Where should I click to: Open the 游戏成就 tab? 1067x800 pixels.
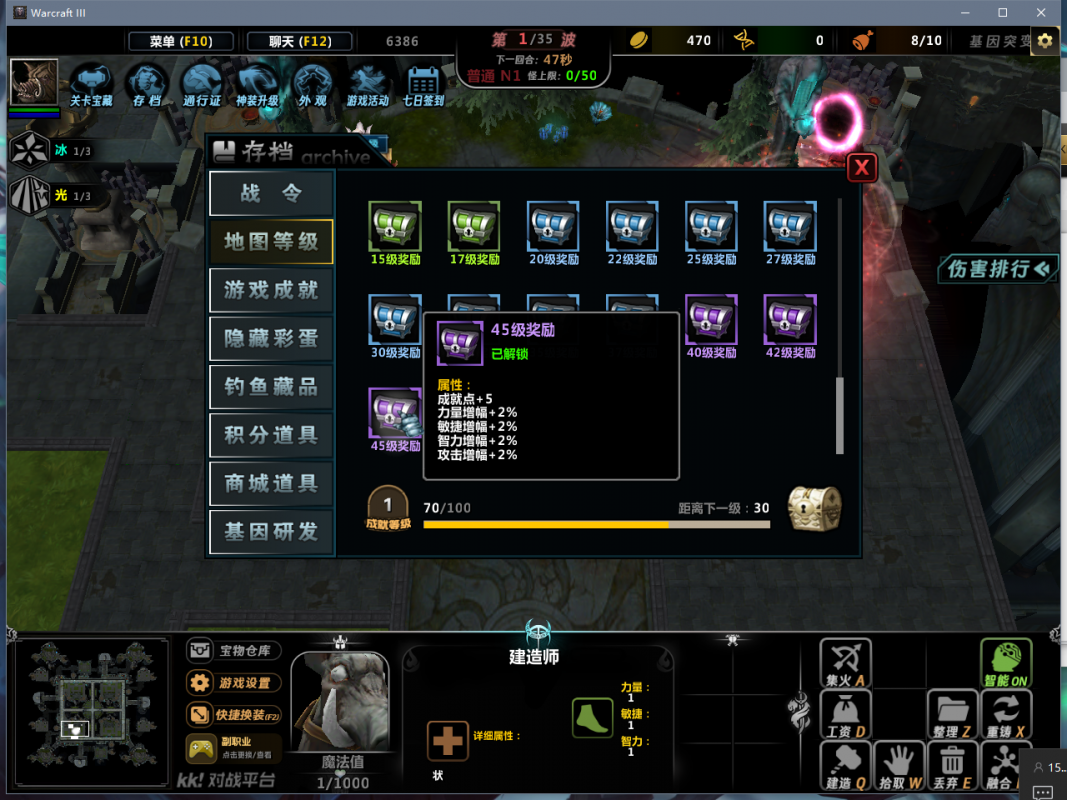coord(271,290)
